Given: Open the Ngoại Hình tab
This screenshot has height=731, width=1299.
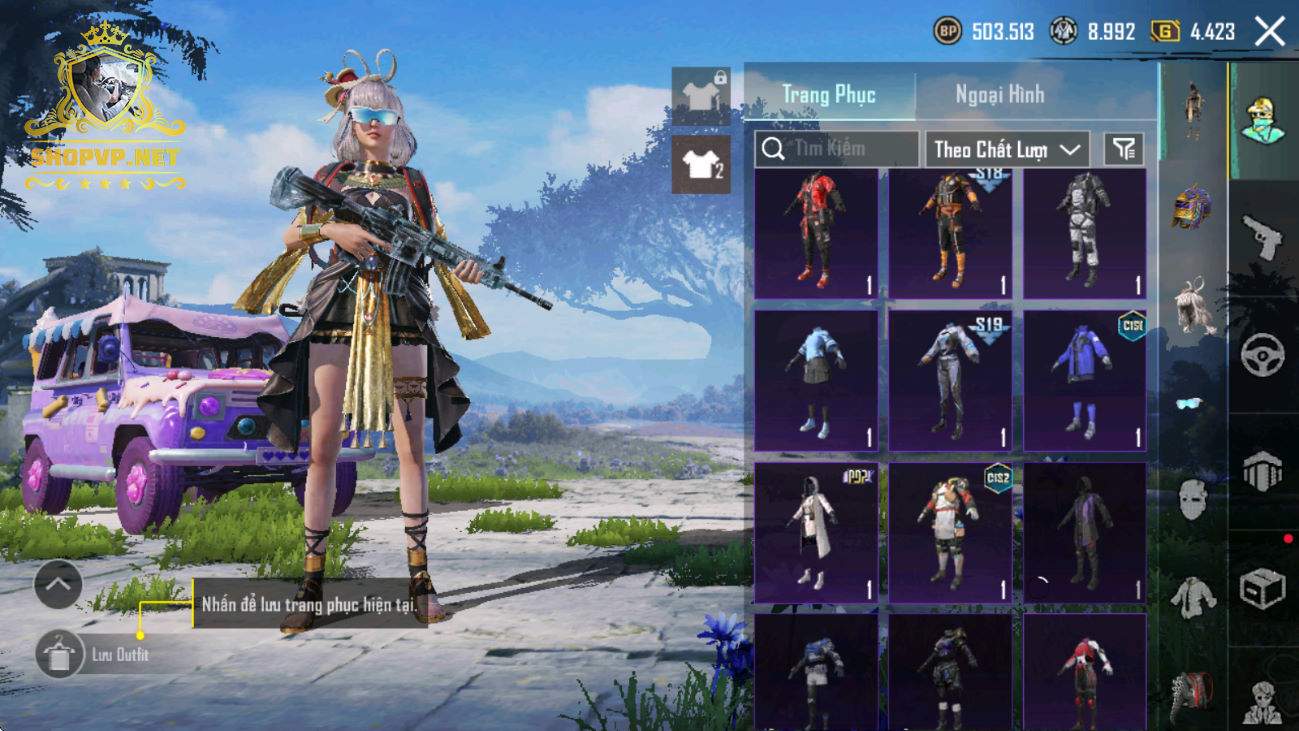Looking at the screenshot, I should (1000, 95).
